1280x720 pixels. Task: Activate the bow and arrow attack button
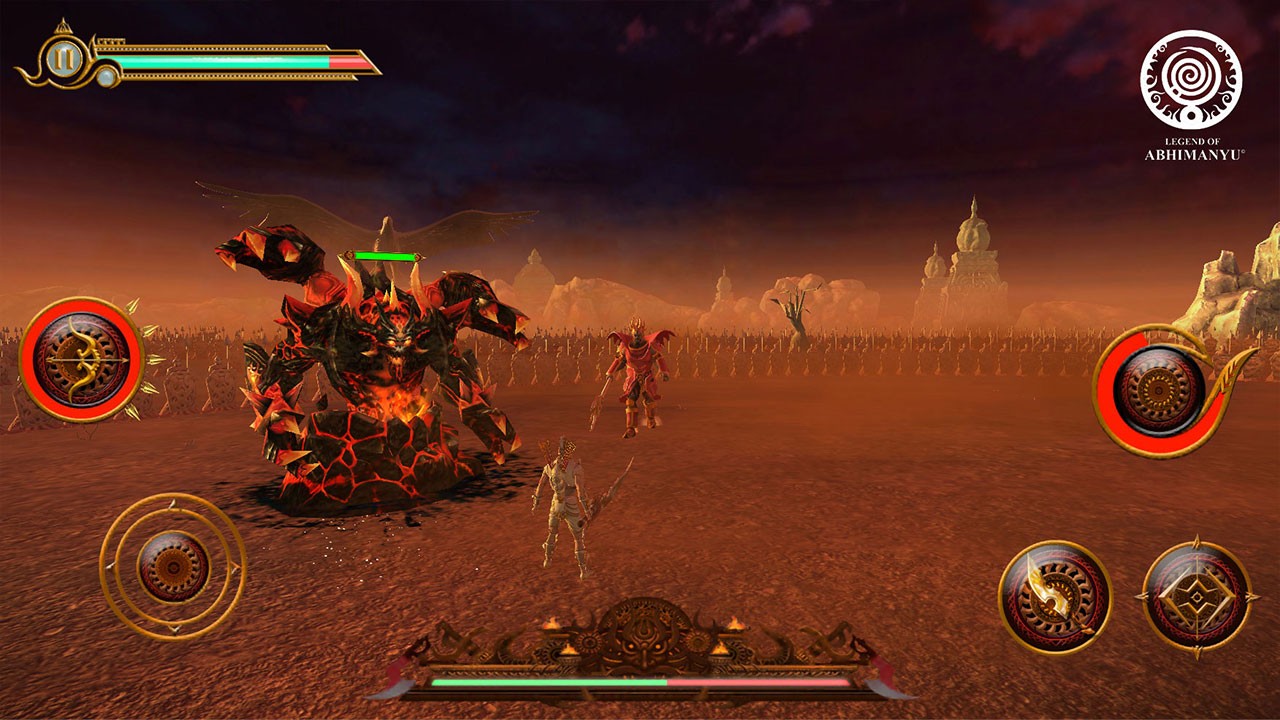click(82, 359)
